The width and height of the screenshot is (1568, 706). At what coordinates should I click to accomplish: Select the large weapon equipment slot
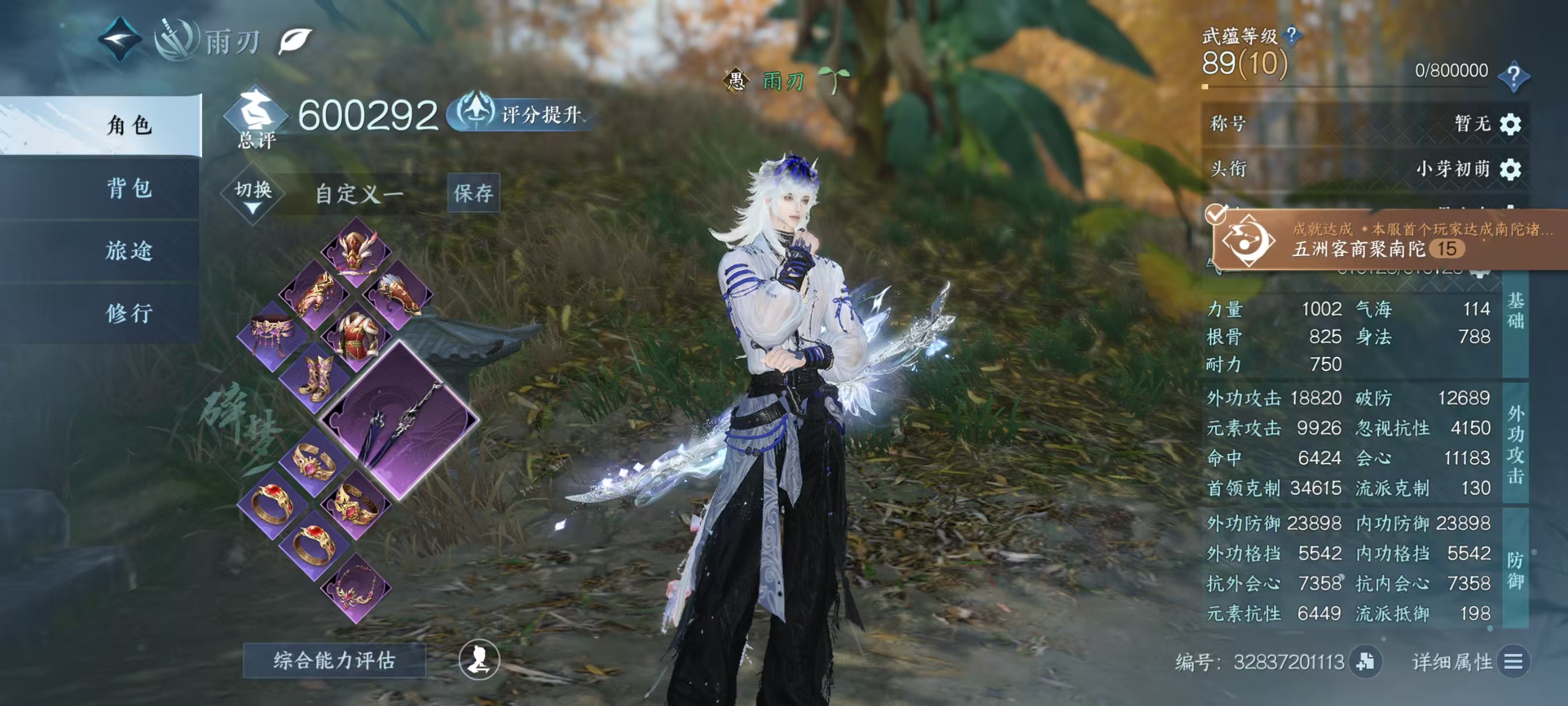click(400, 420)
